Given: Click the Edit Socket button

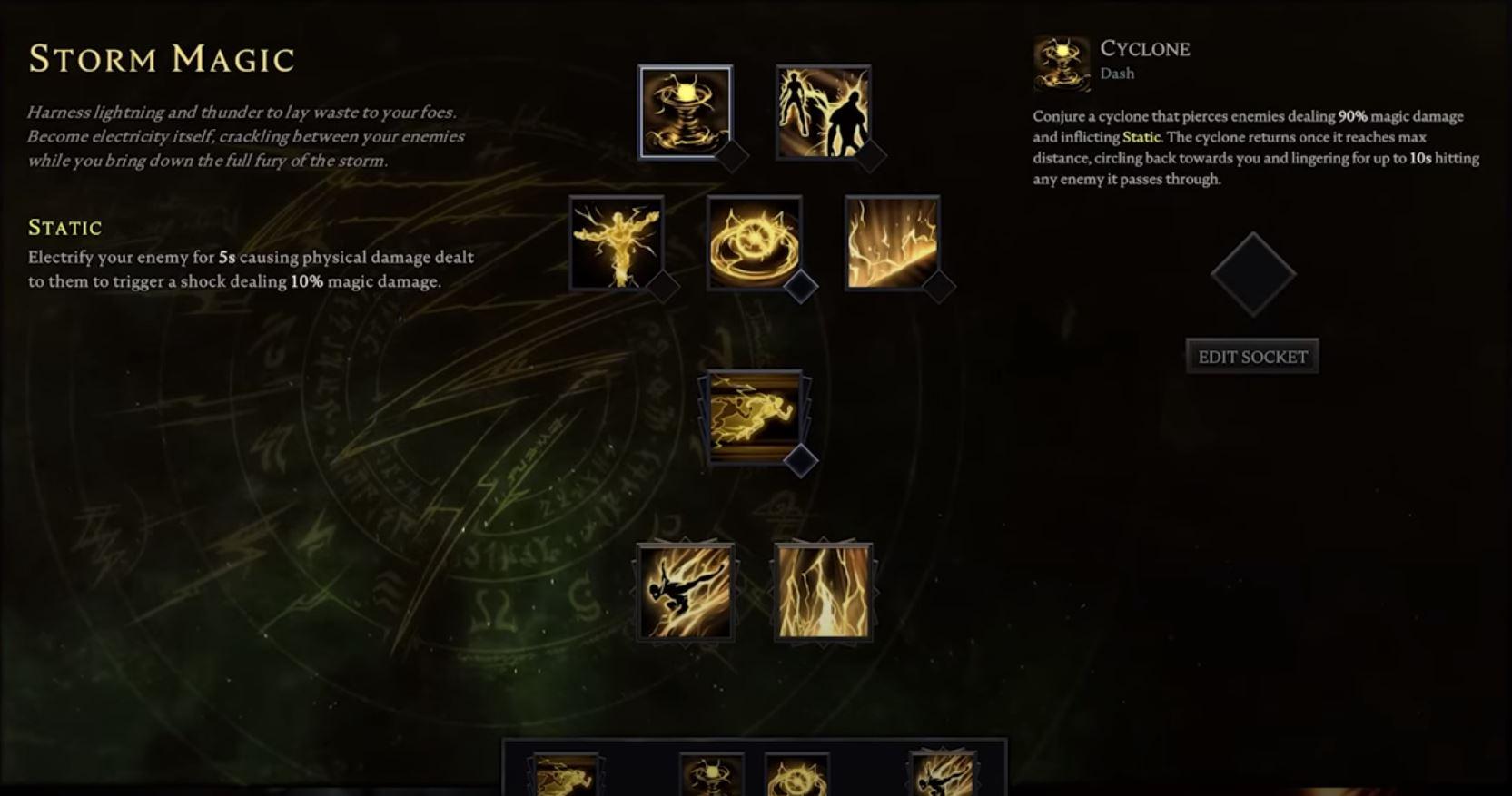Looking at the screenshot, I should 1252,356.
